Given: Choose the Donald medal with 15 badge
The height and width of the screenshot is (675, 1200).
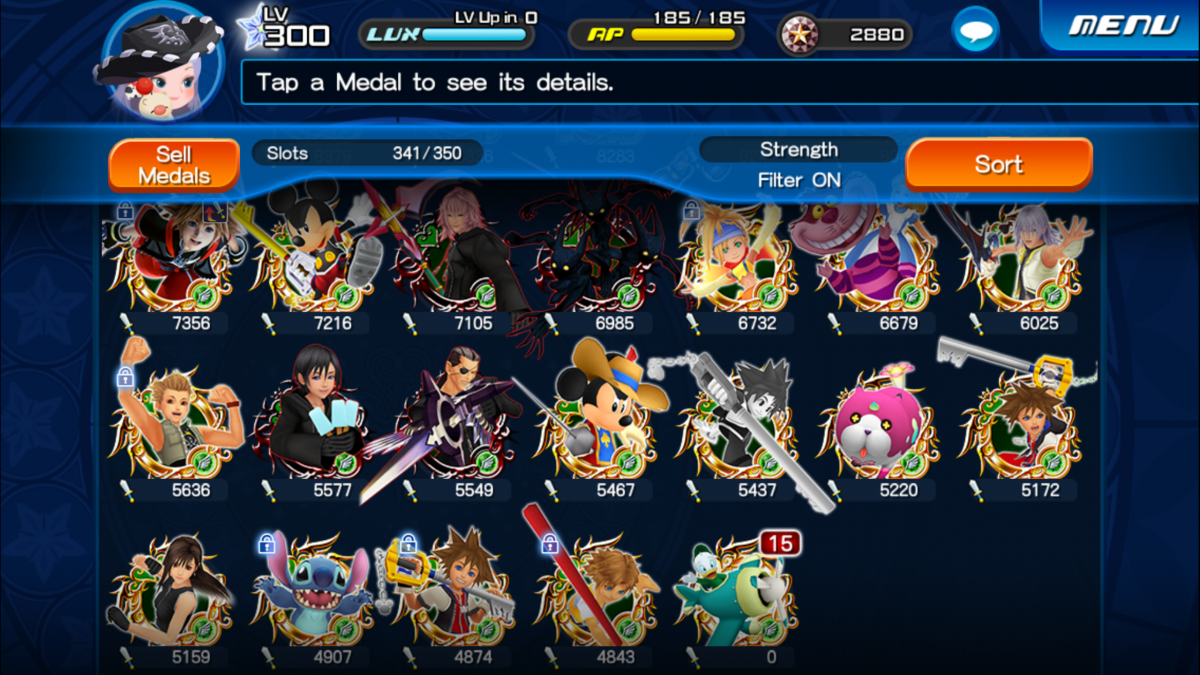Looking at the screenshot, I should click(x=738, y=592).
